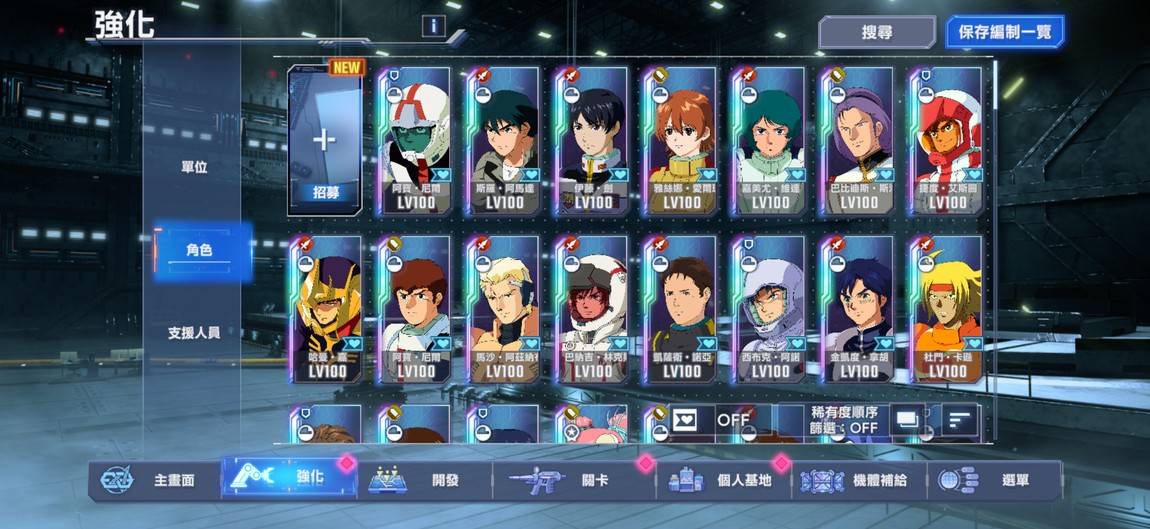Choose the 哈曼・嘉 character card
This screenshot has width=1150, height=529.
coord(327,310)
